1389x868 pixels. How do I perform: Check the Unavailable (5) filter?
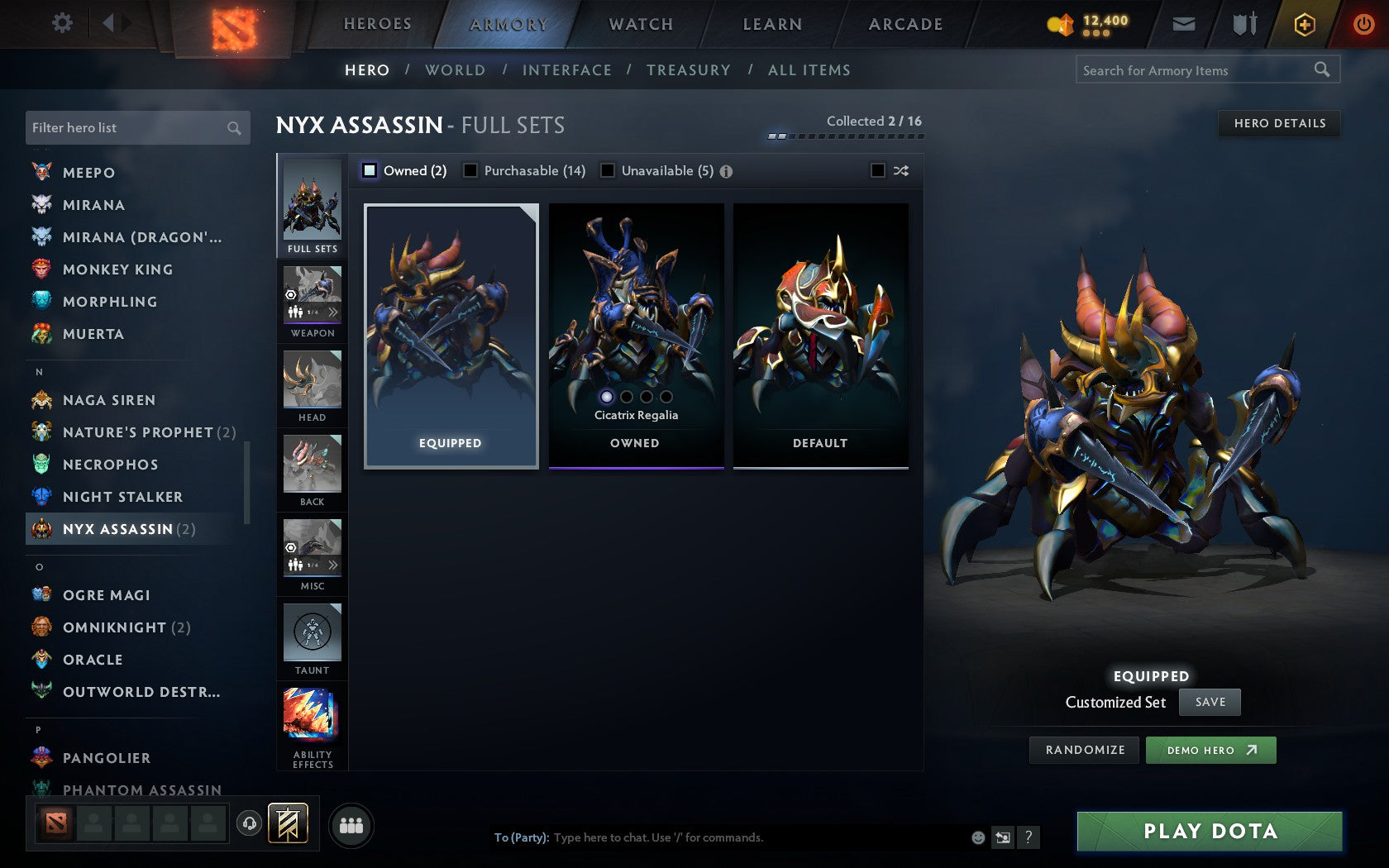point(609,170)
